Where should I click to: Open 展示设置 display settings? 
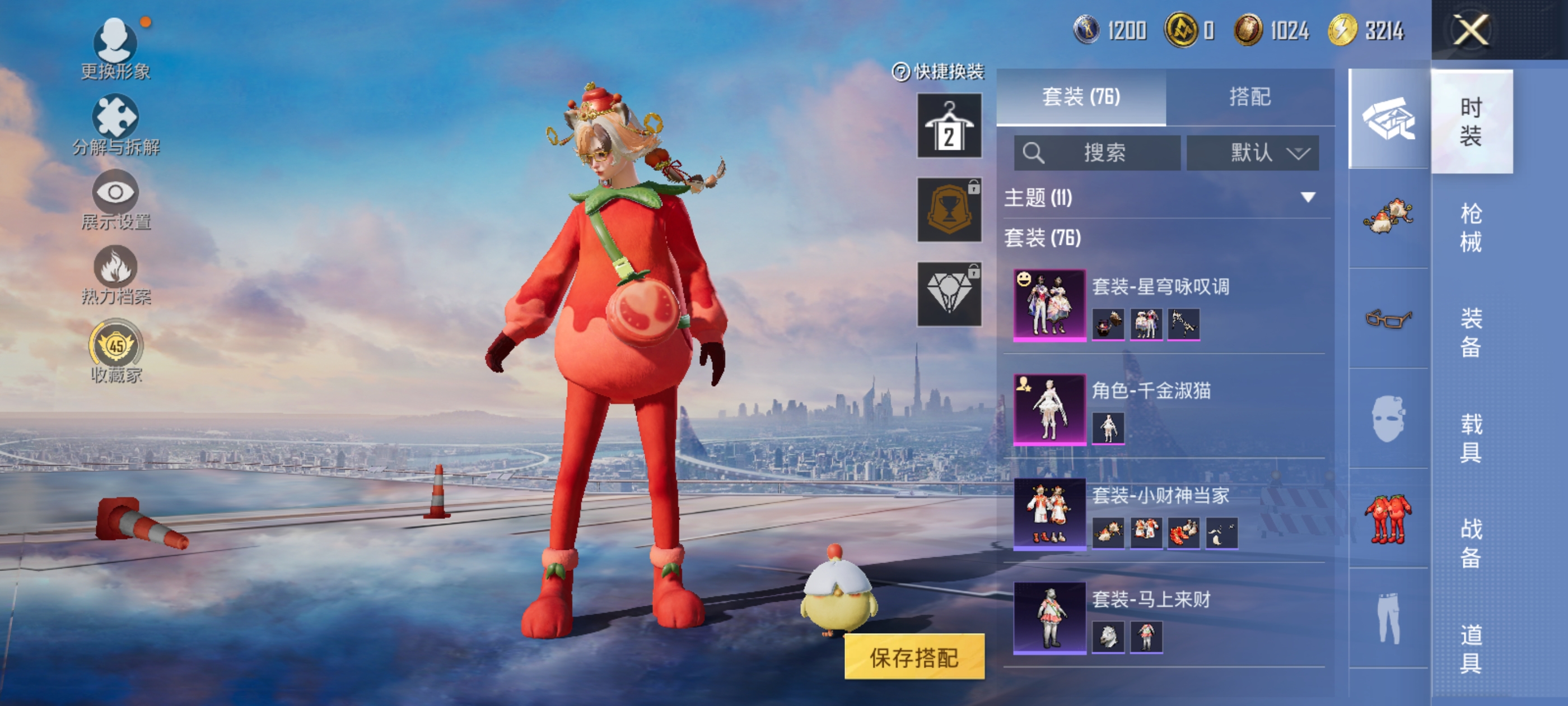click(116, 200)
